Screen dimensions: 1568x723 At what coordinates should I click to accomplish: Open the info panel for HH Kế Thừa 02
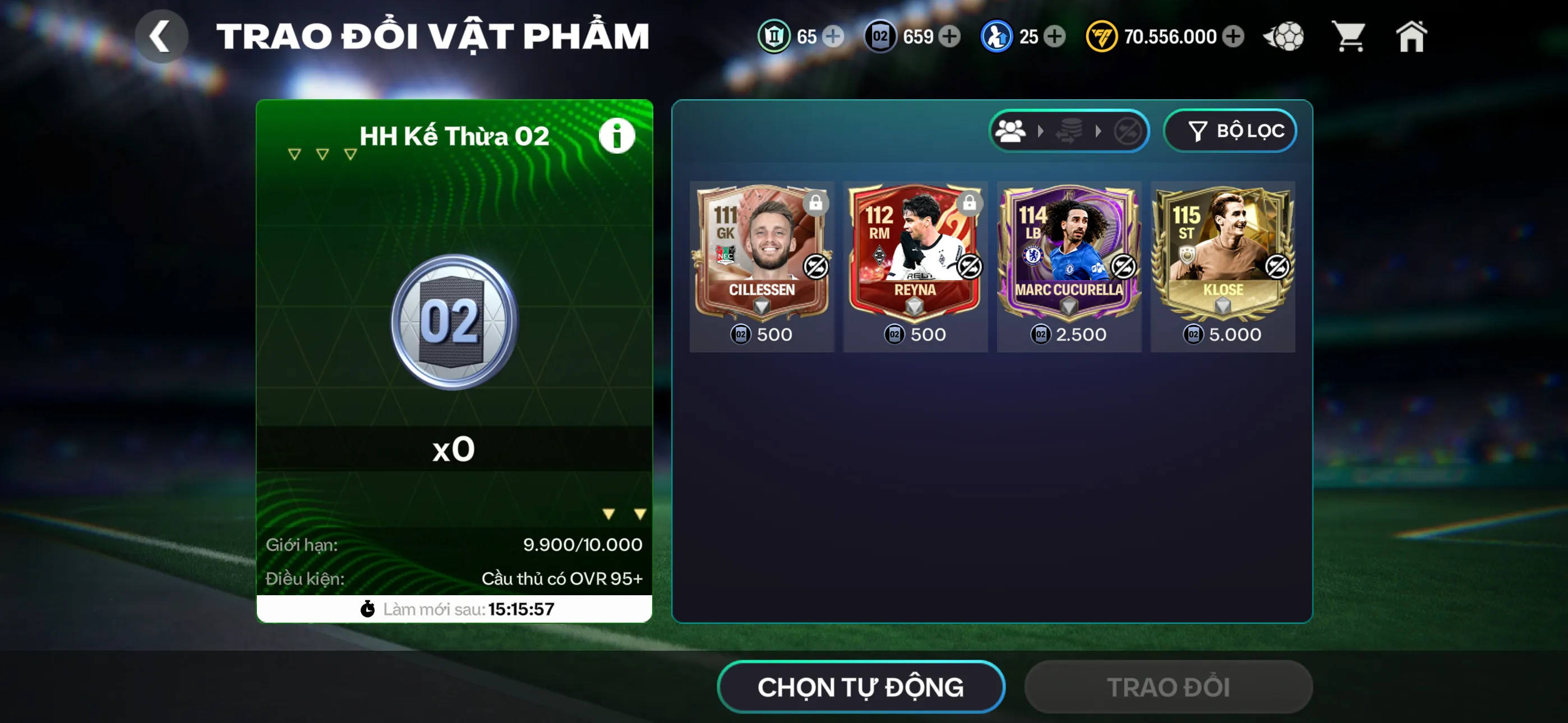tap(616, 135)
